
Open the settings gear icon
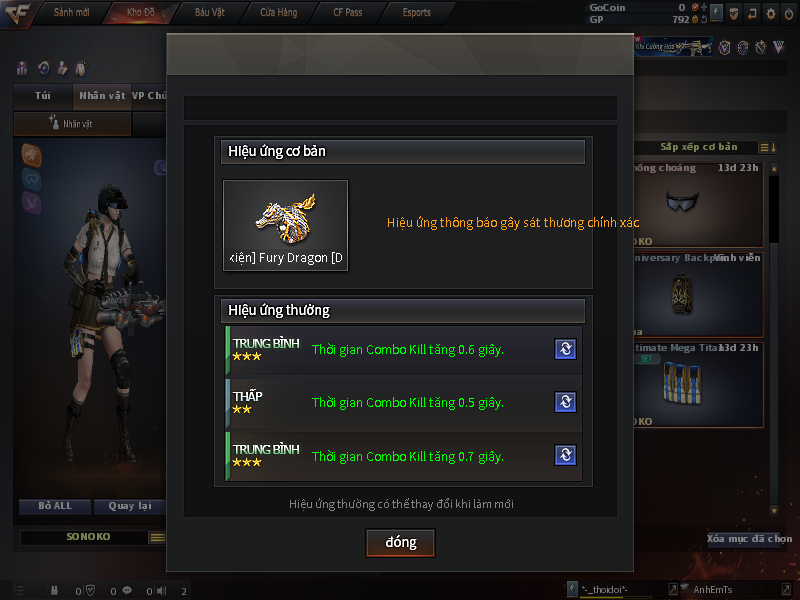click(x=770, y=14)
